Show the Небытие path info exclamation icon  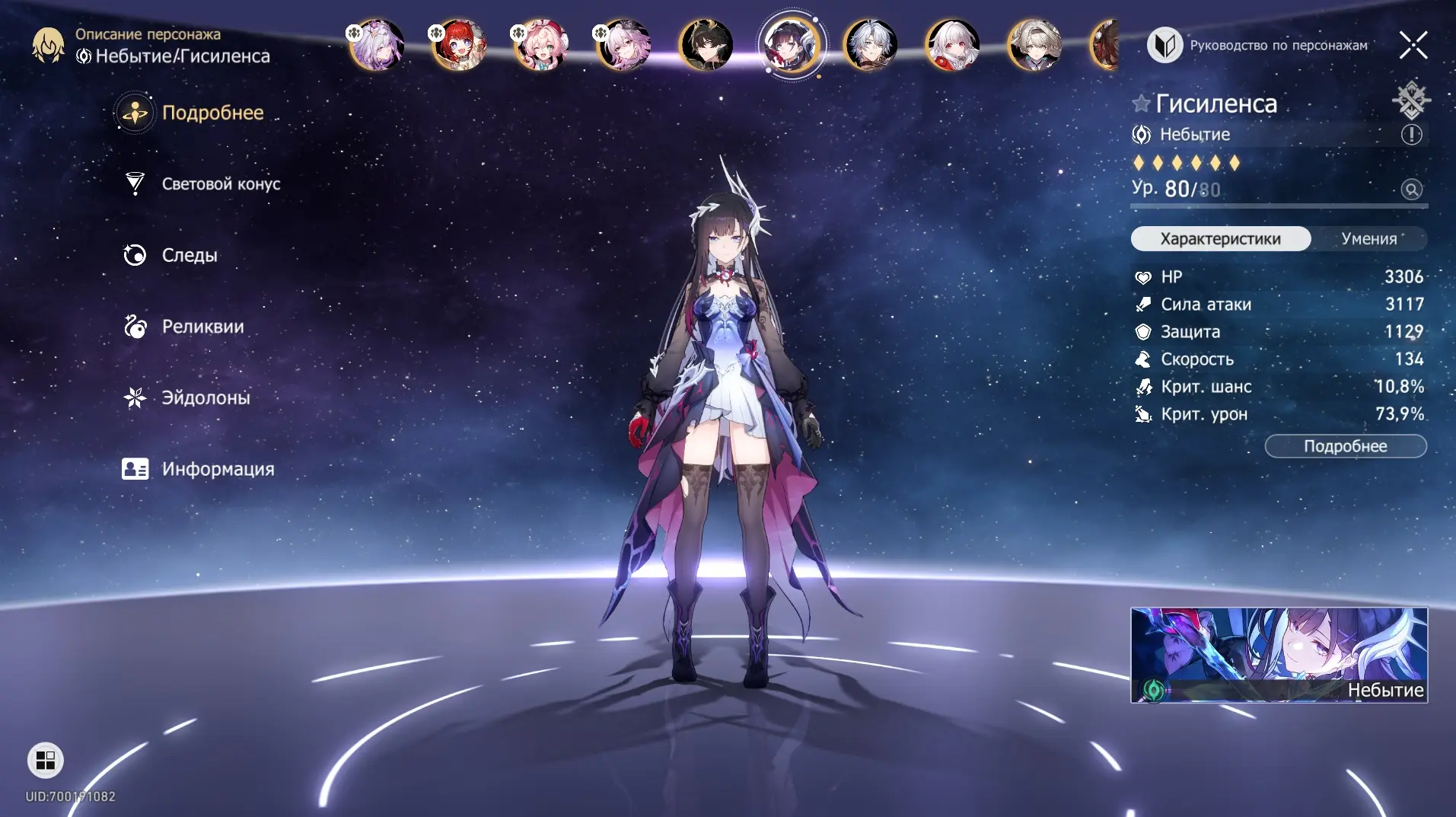click(1411, 135)
